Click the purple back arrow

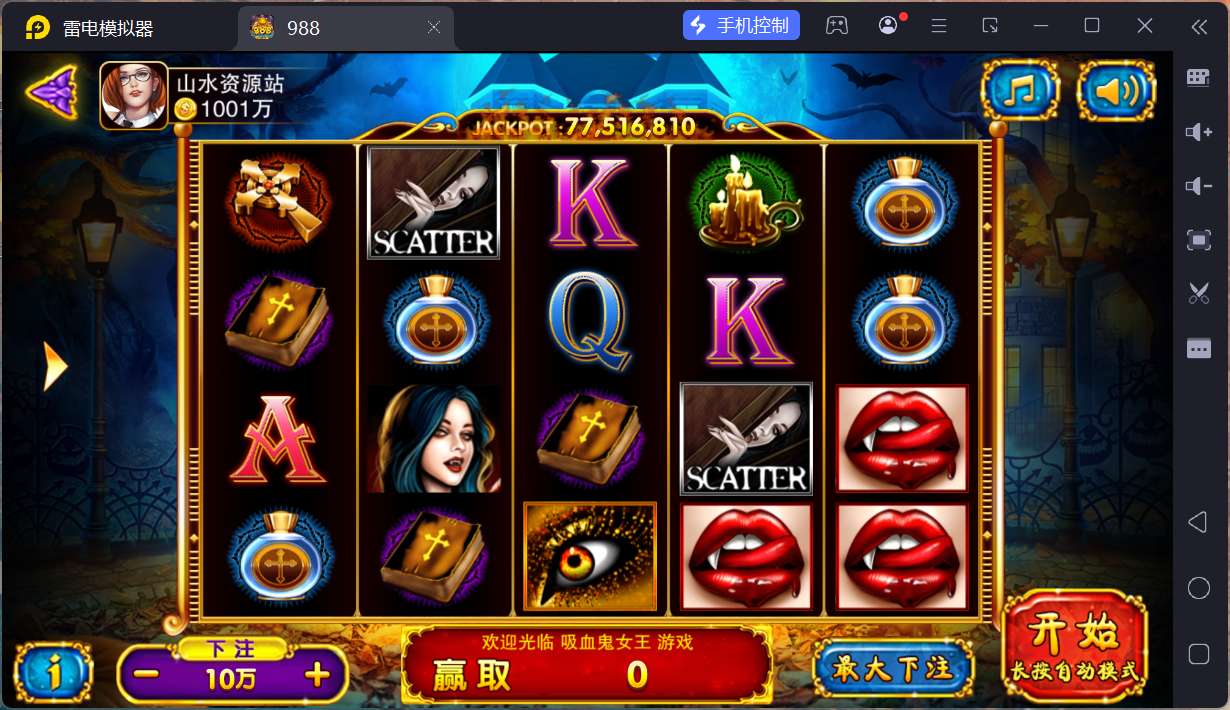[52, 93]
